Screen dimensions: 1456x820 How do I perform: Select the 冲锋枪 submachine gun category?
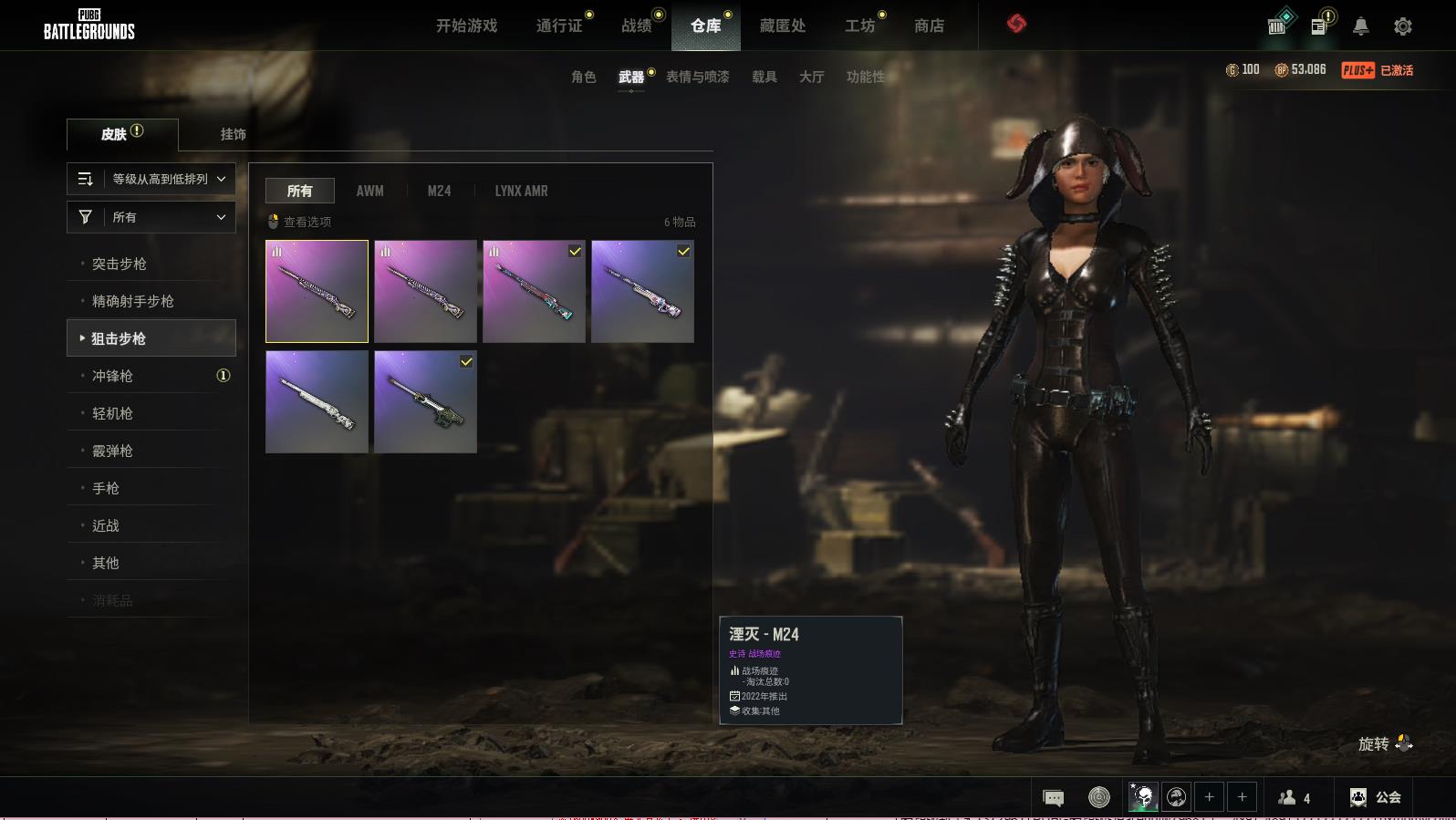coord(113,376)
